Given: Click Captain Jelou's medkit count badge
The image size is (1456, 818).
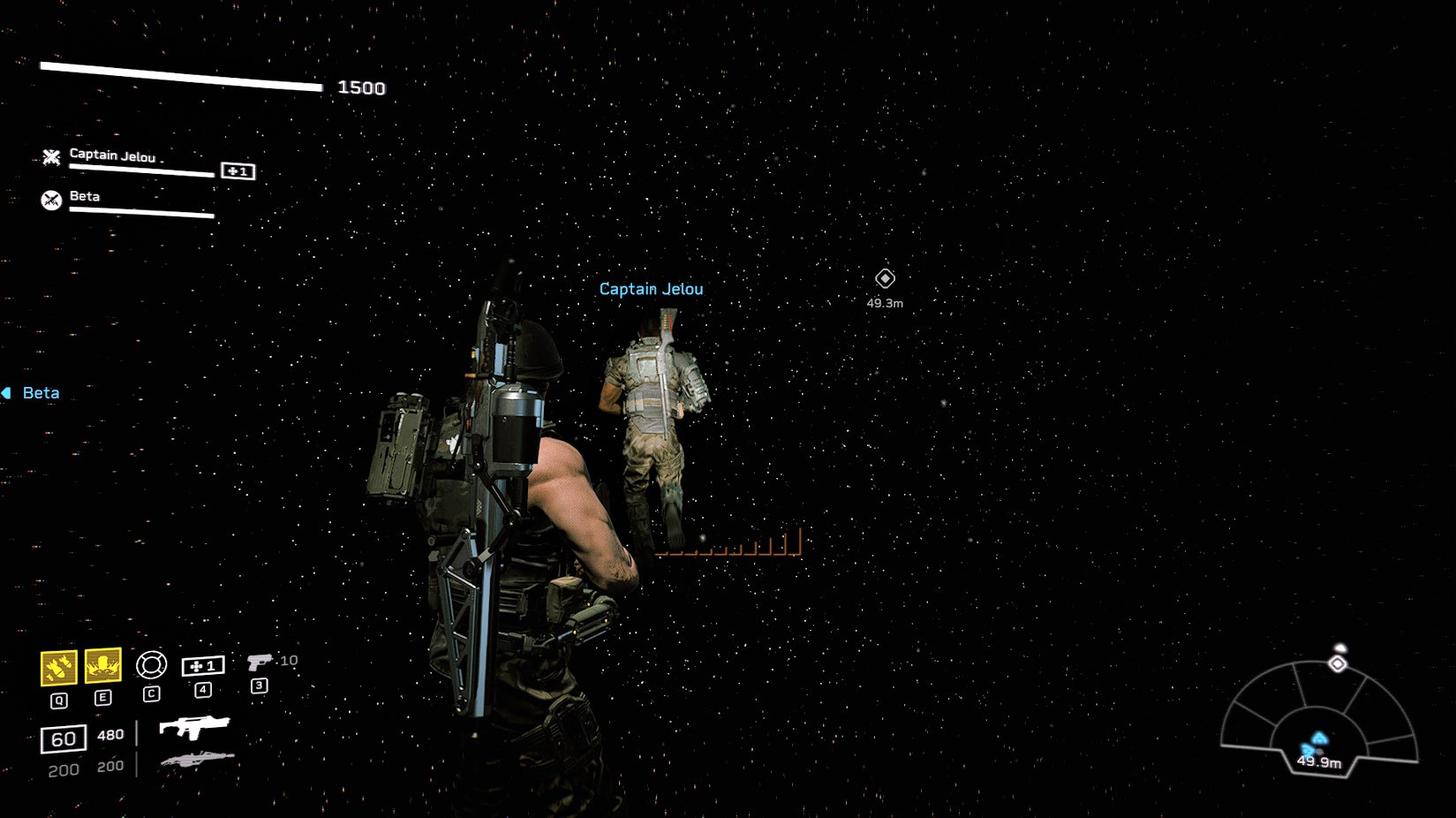Looking at the screenshot, I should [x=238, y=171].
